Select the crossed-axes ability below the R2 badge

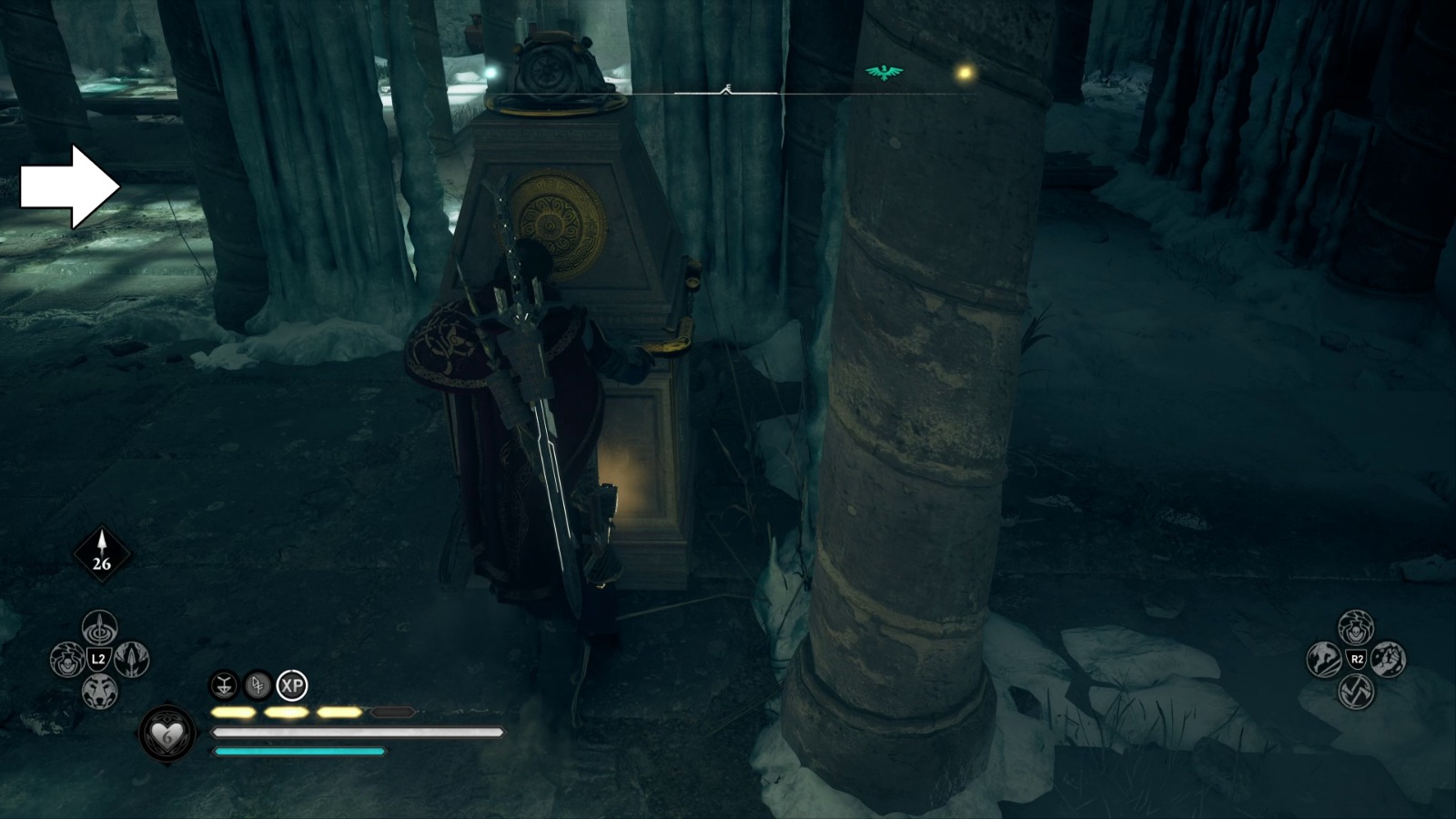click(1356, 692)
